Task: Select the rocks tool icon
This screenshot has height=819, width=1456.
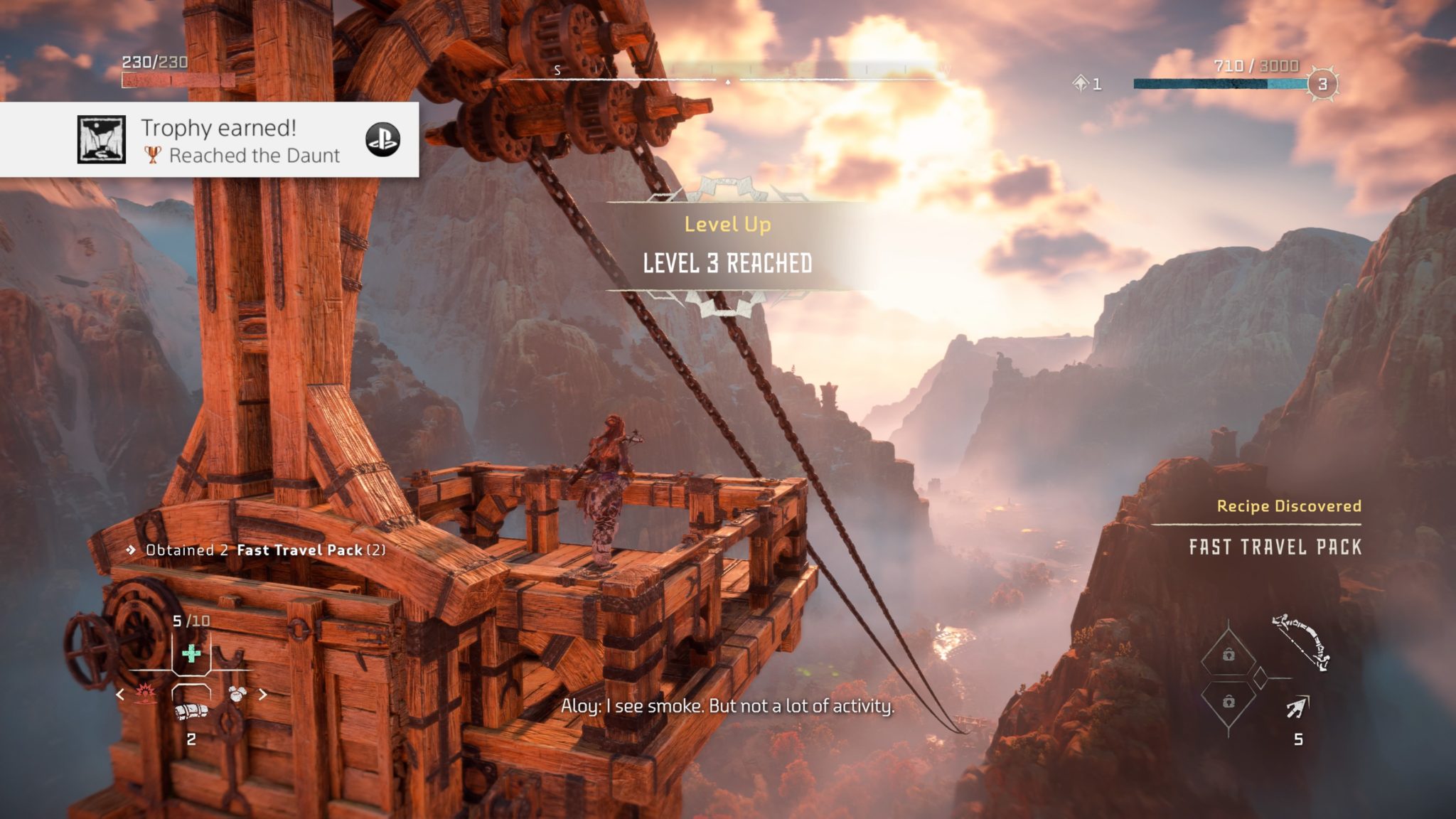Action: tap(237, 694)
